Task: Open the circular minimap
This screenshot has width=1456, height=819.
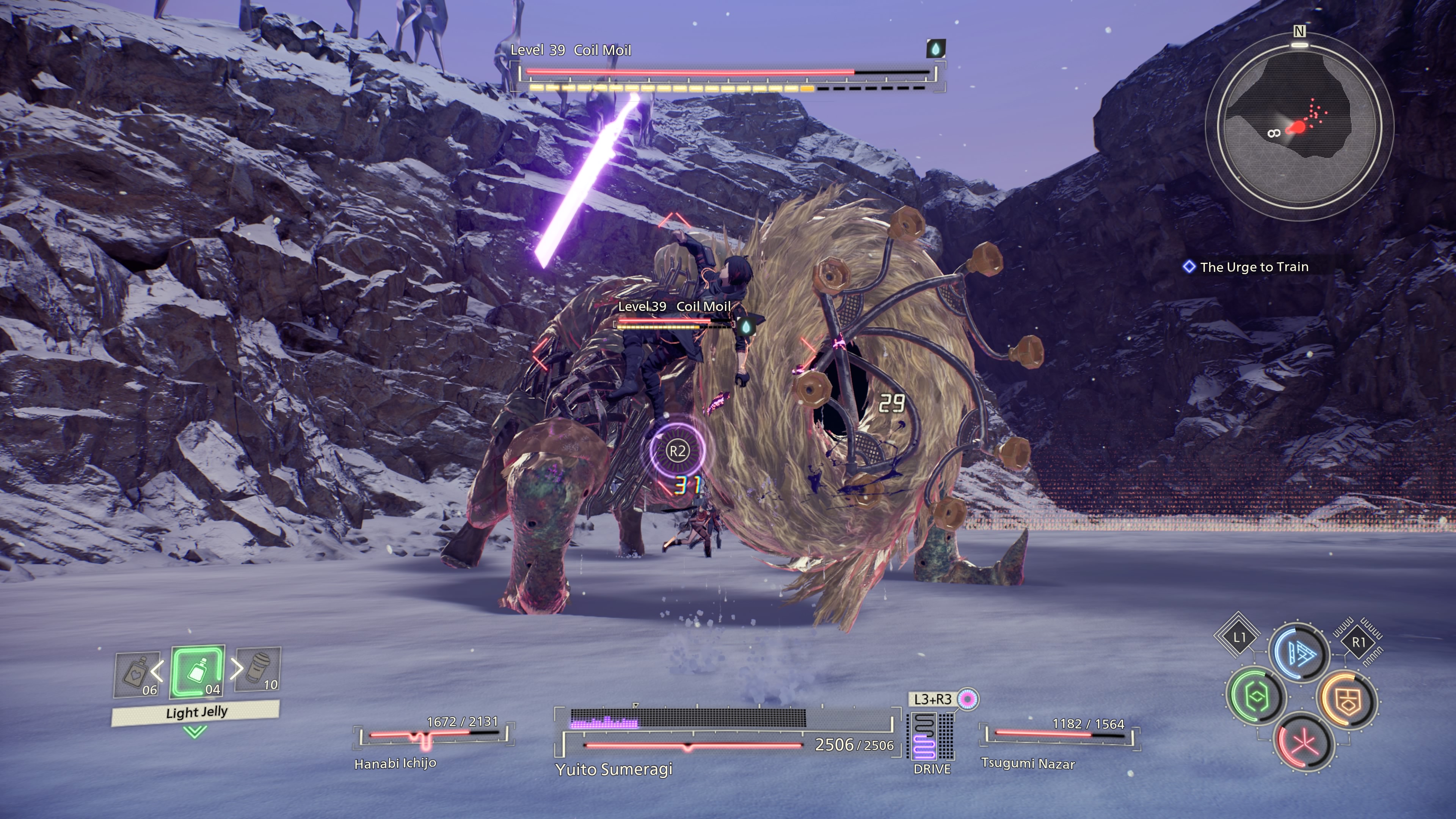Action: pyautogui.click(x=1299, y=126)
